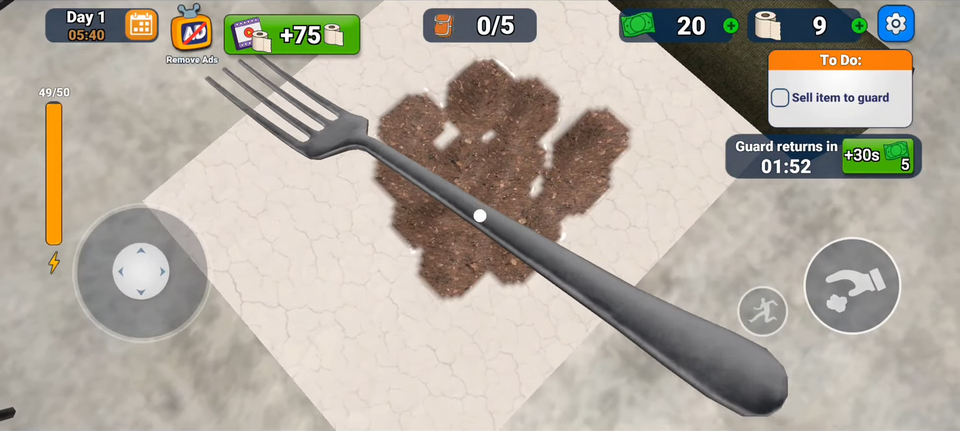Image resolution: width=960 pixels, height=431 pixels.
Task: Open the settings gear menu
Action: tap(895, 24)
